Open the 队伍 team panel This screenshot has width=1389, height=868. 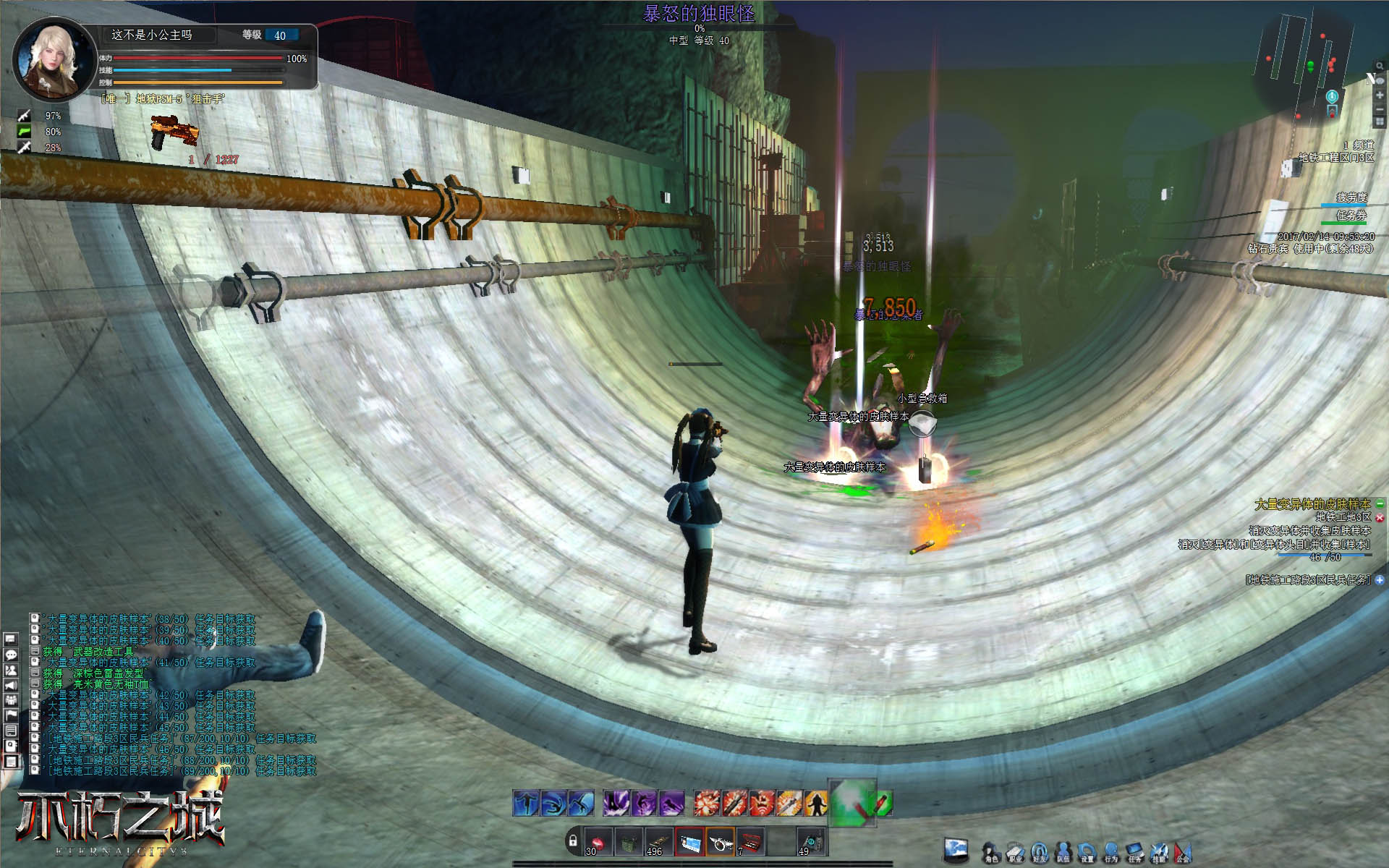pos(1063,852)
